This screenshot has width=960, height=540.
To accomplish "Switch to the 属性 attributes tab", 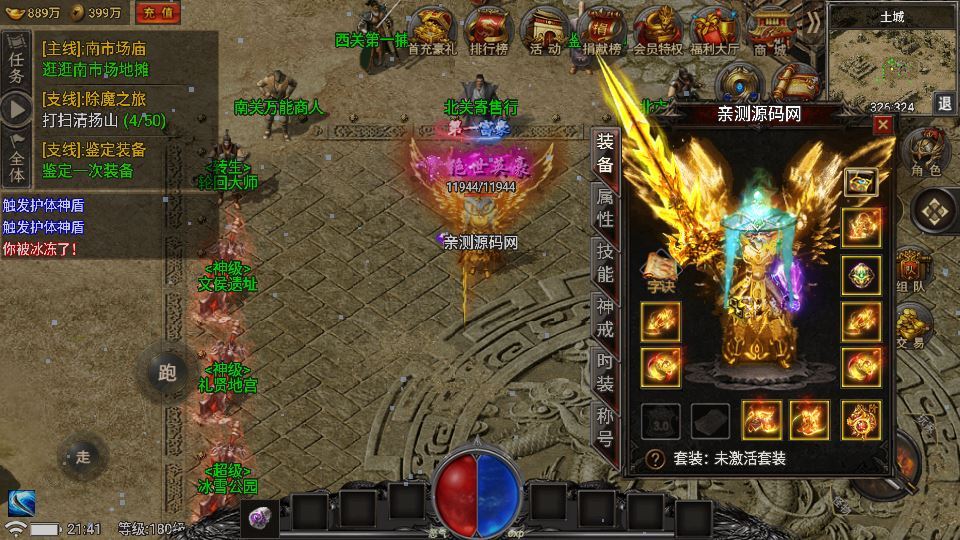I will 605,205.
